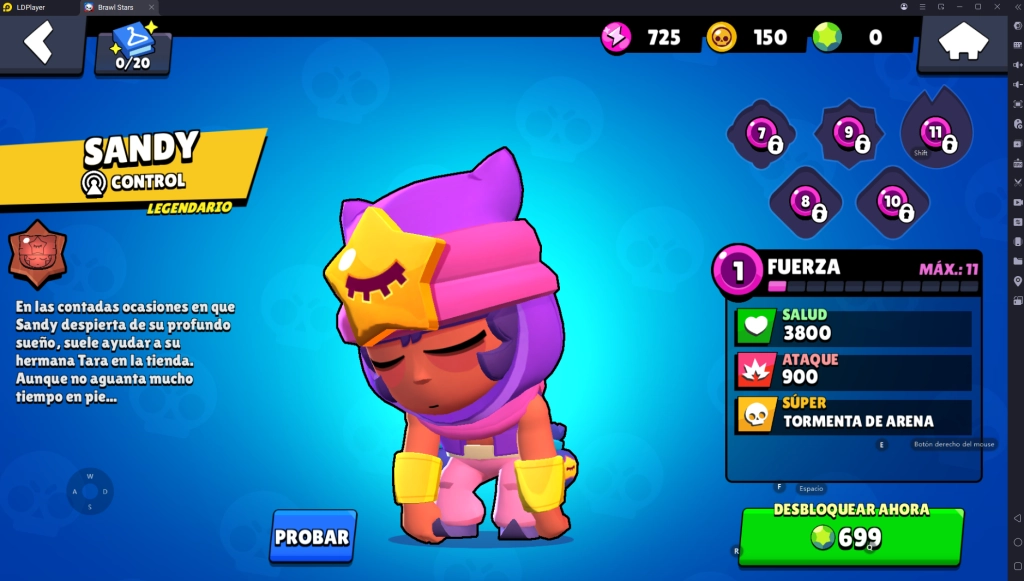Close the Brawl Stars tab

click(x=151, y=7)
